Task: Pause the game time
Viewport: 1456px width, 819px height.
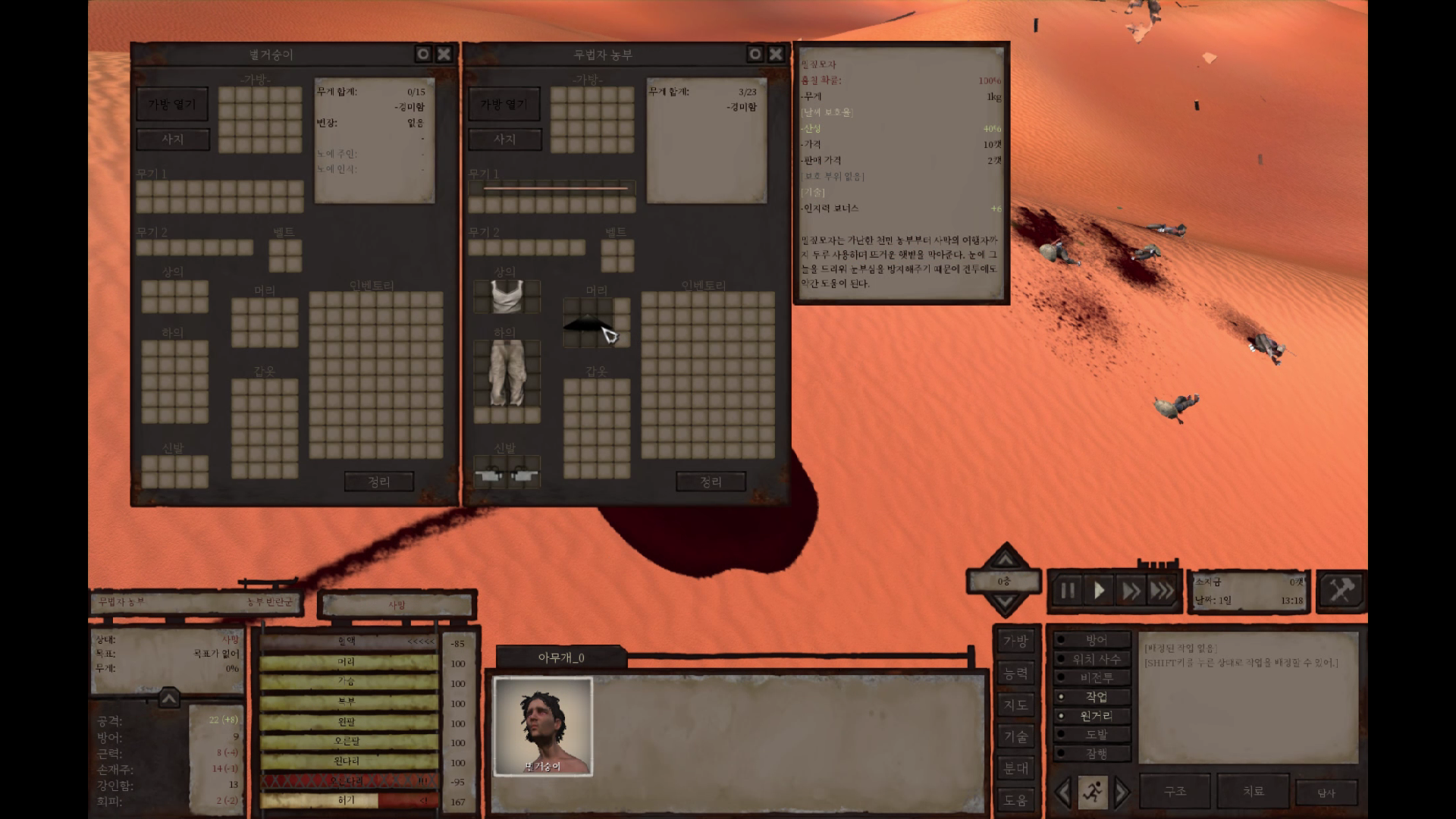Action: 1067,591
